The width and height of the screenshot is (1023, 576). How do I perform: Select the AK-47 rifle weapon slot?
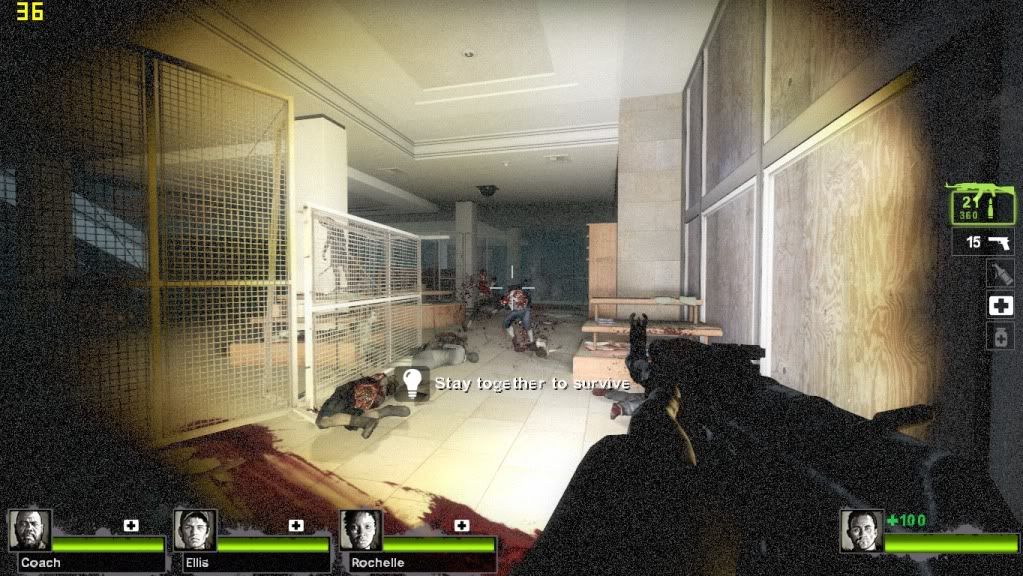pos(982,204)
